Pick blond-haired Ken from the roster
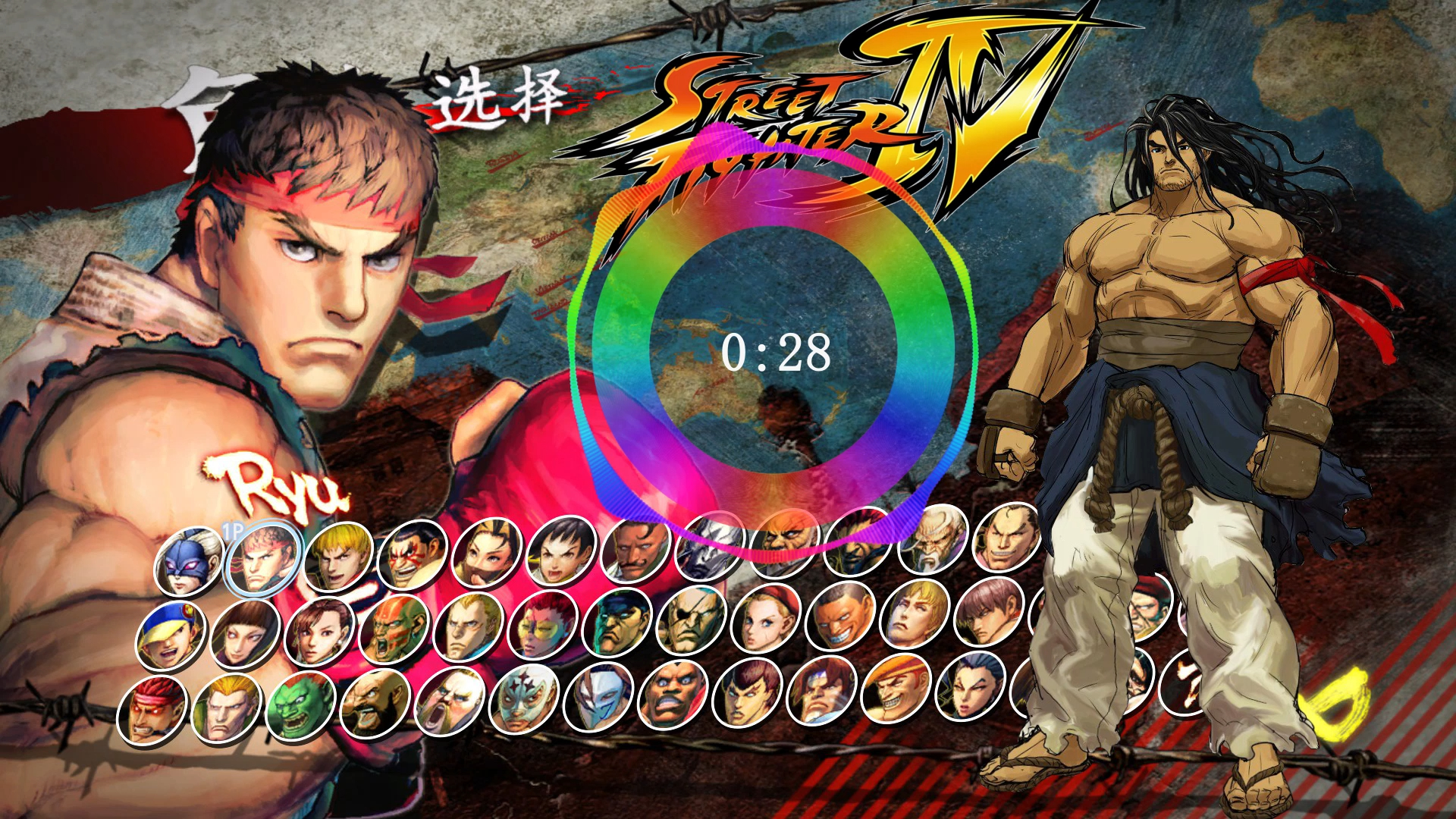This screenshot has width=1456, height=819. (337, 556)
